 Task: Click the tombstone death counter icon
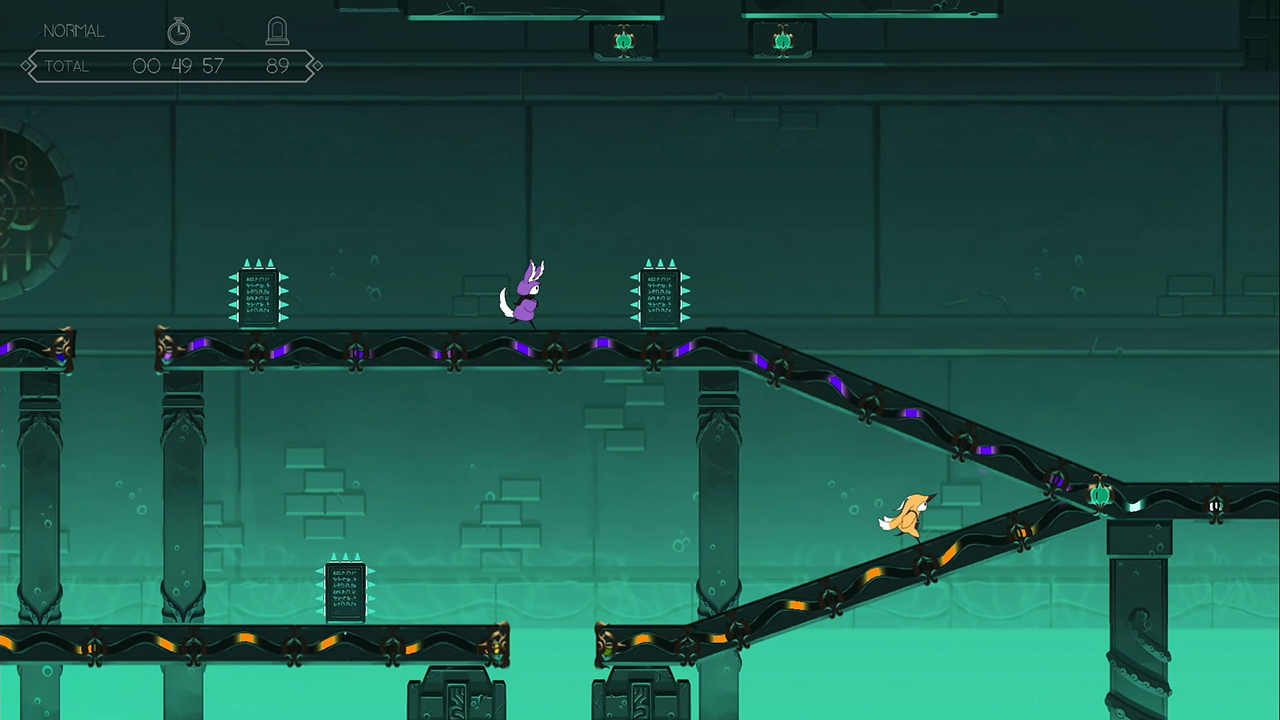click(277, 30)
